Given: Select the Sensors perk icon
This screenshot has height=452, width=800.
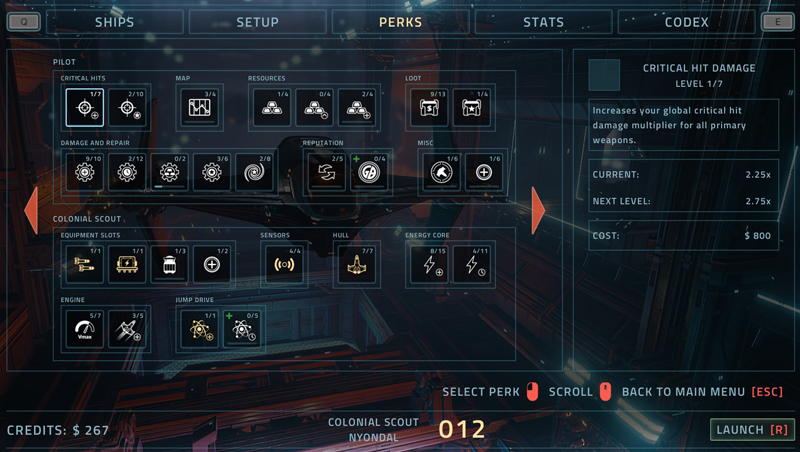Looking at the screenshot, I should [x=283, y=265].
